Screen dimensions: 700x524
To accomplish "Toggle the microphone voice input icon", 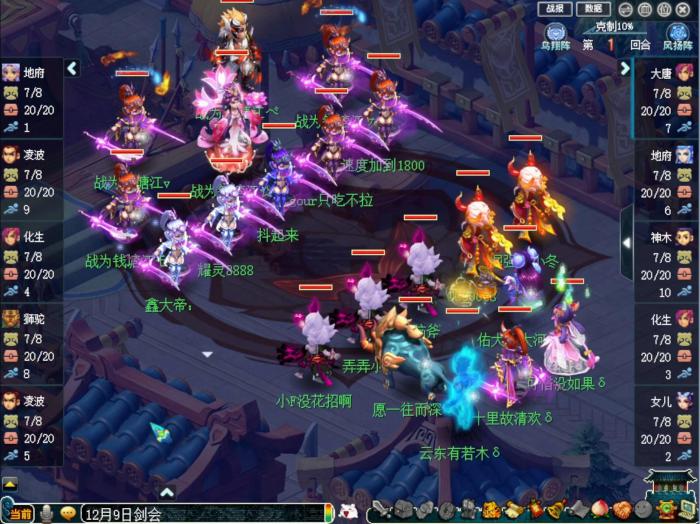I will pos(47,514).
